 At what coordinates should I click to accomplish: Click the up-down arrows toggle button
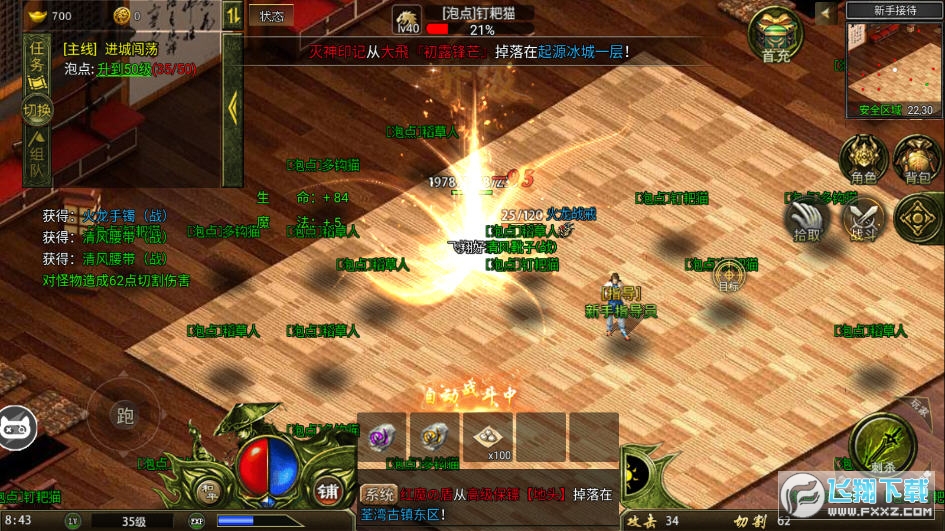232,14
